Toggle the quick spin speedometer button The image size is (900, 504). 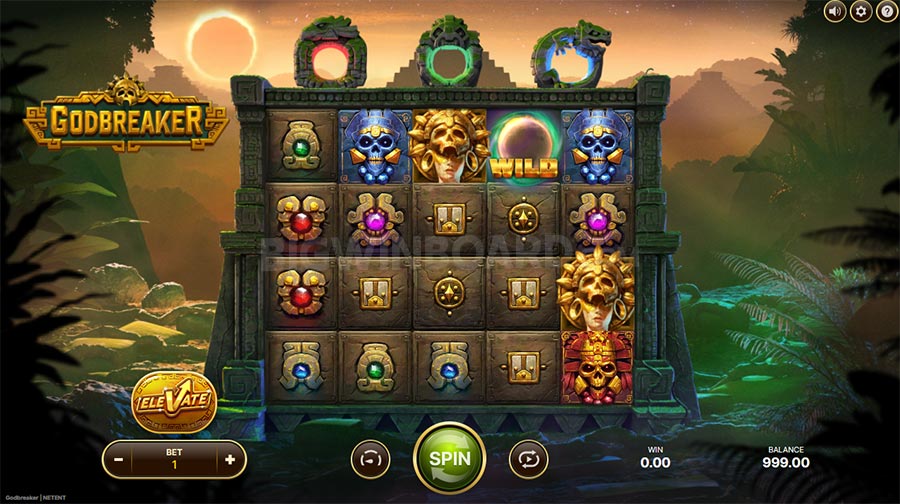coord(371,459)
